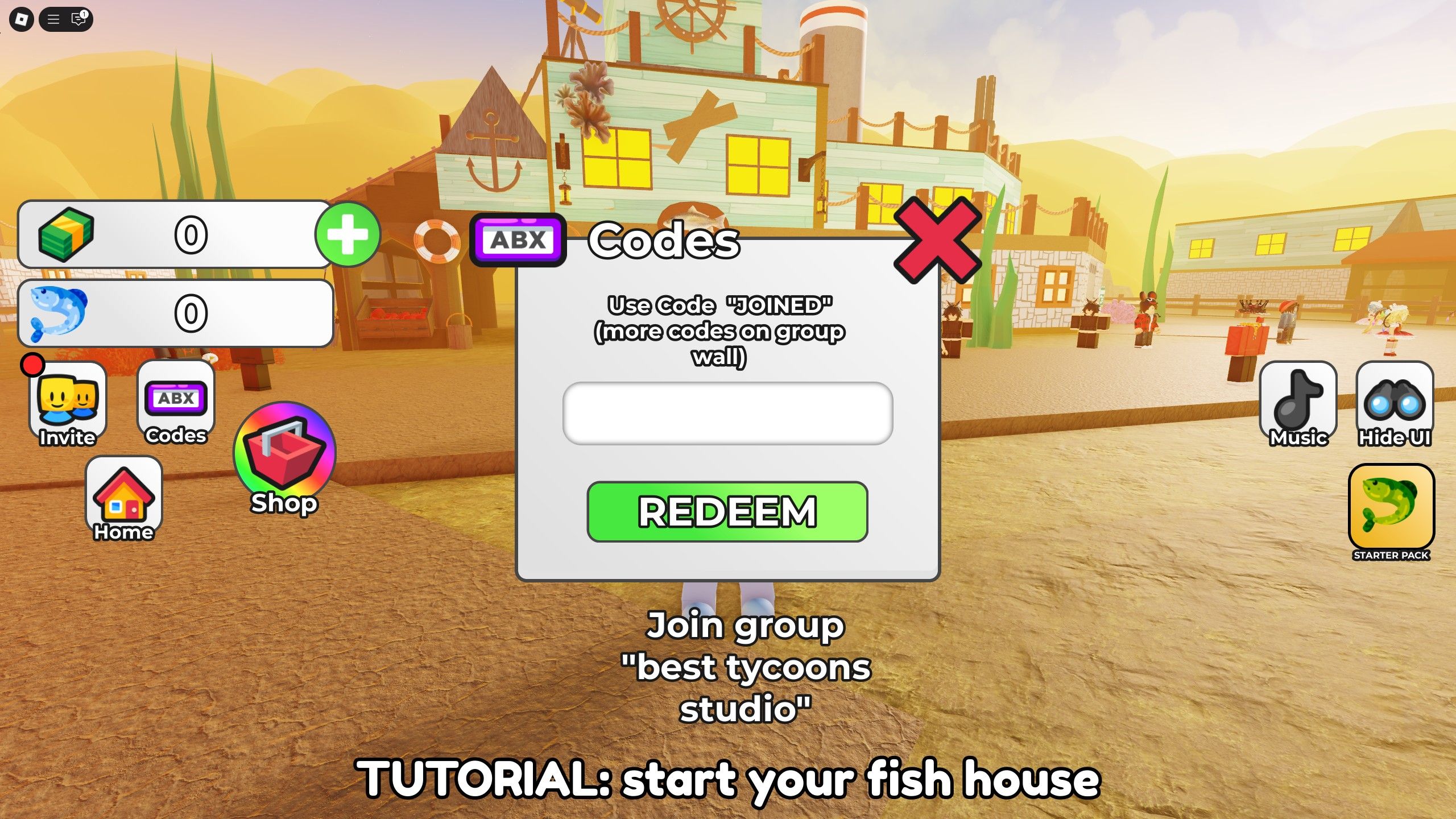Click the ABX icon beside Codes title
The height and width of the screenshot is (819, 1456).
[x=518, y=240]
